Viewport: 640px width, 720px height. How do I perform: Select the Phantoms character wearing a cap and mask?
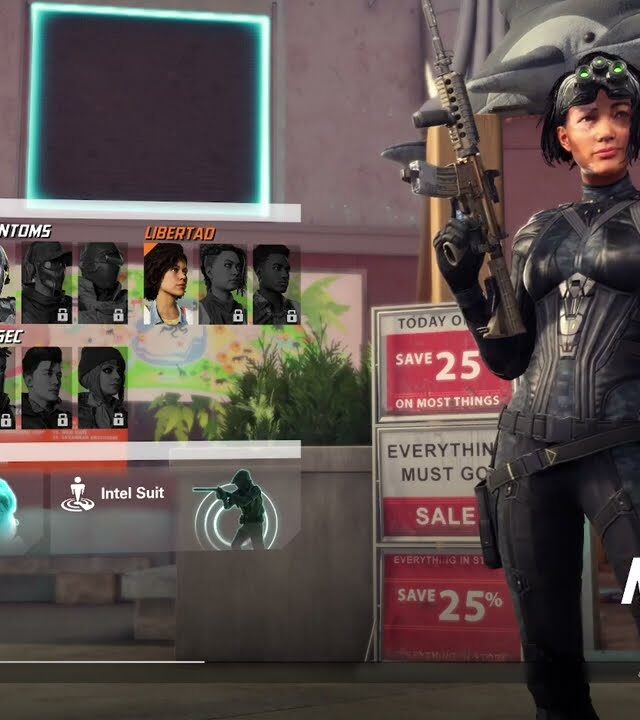tap(47, 282)
